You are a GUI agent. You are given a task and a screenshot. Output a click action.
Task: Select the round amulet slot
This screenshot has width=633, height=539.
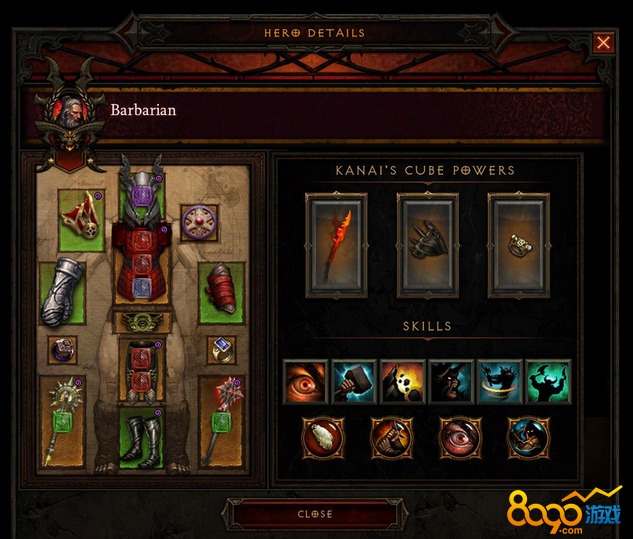coord(199,223)
